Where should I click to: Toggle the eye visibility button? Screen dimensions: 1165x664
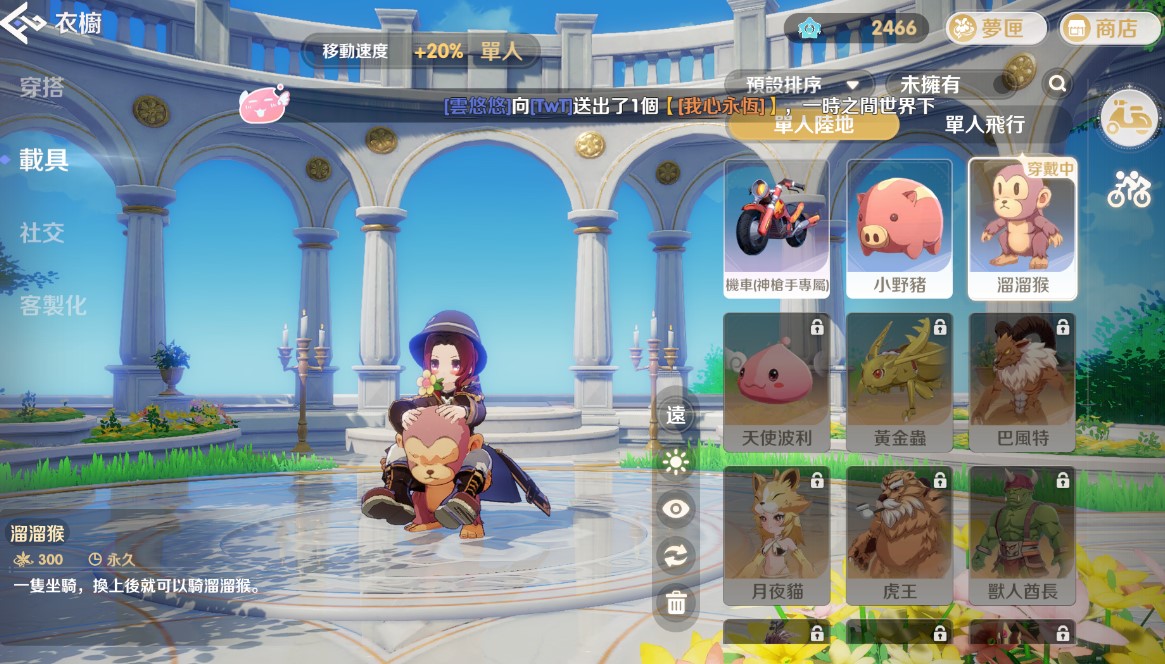pyautogui.click(x=677, y=509)
